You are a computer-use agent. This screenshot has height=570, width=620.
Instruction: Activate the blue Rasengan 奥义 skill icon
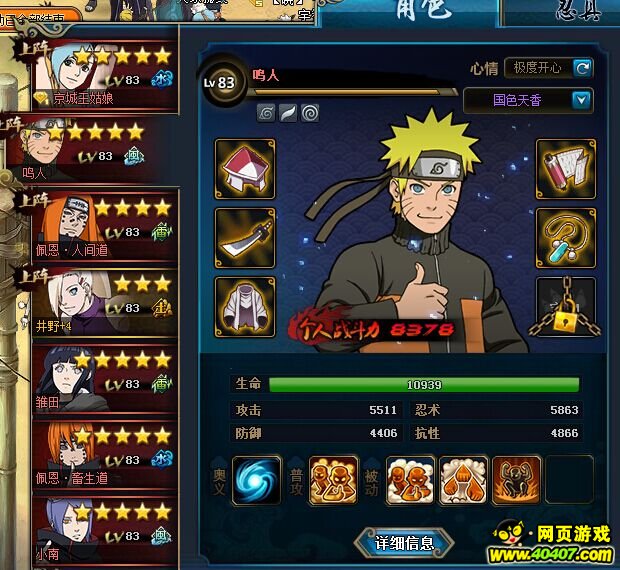click(x=257, y=481)
